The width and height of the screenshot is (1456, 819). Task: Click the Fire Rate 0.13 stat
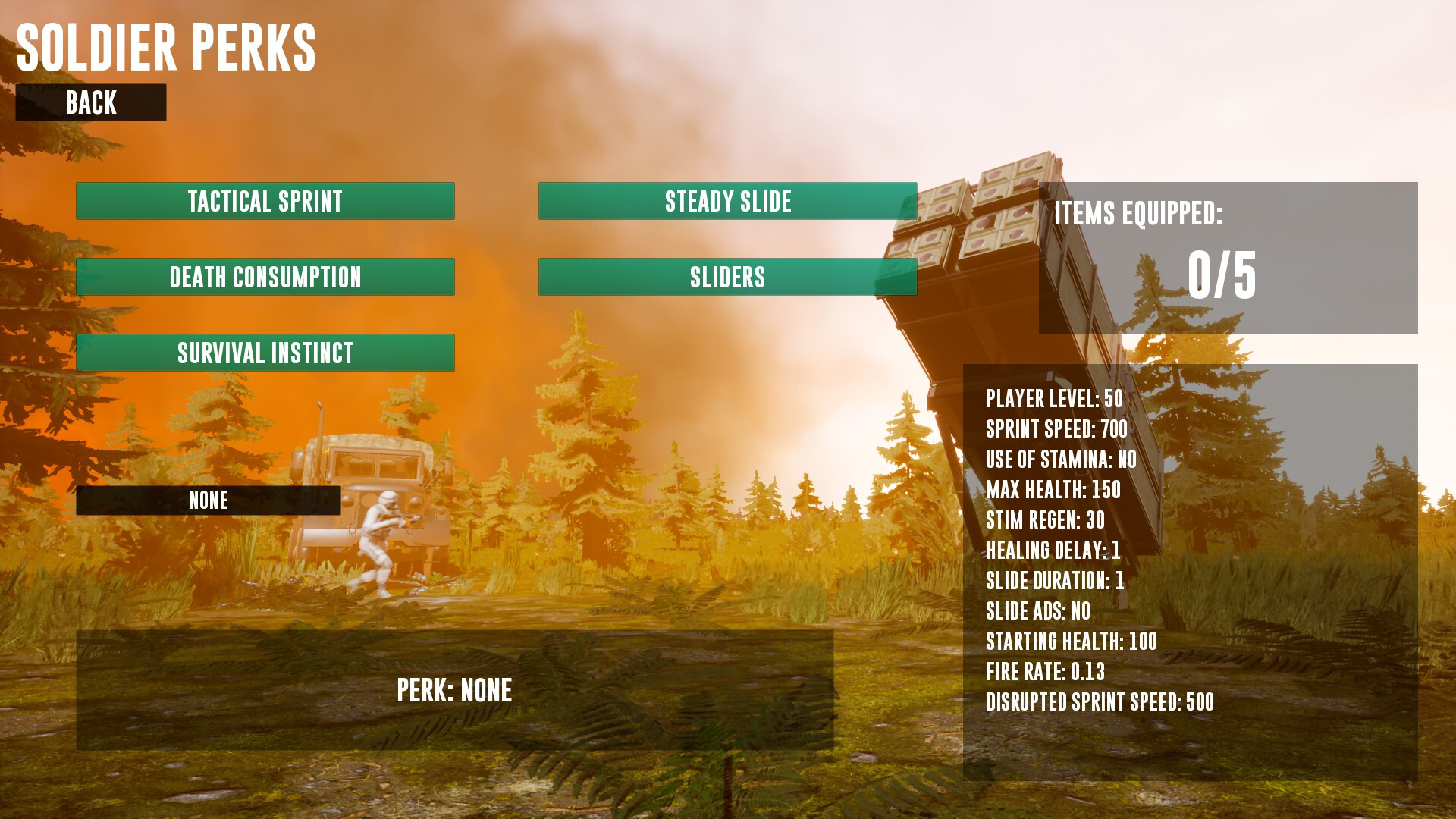tap(1046, 671)
